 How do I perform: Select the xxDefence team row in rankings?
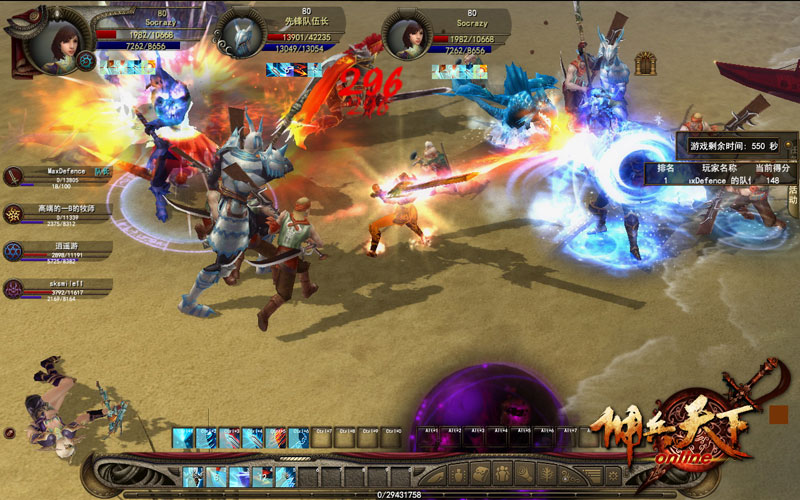(721, 180)
